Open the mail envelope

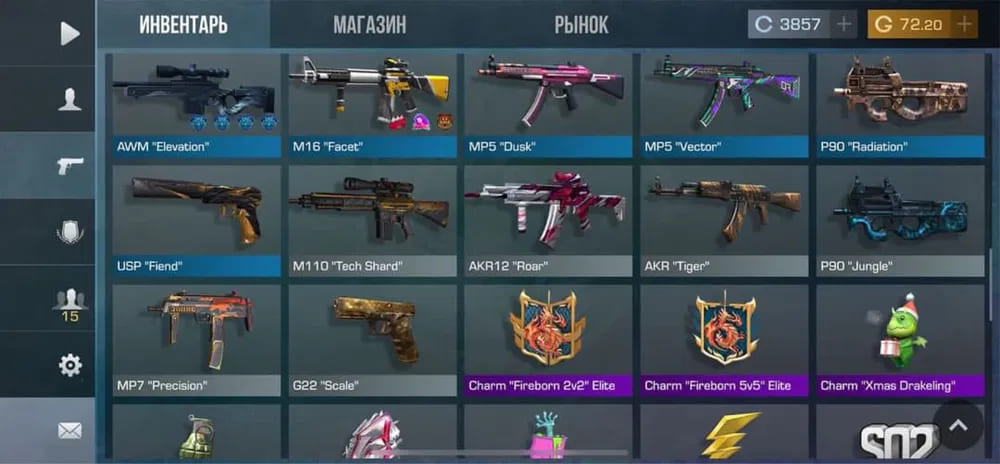(69, 431)
